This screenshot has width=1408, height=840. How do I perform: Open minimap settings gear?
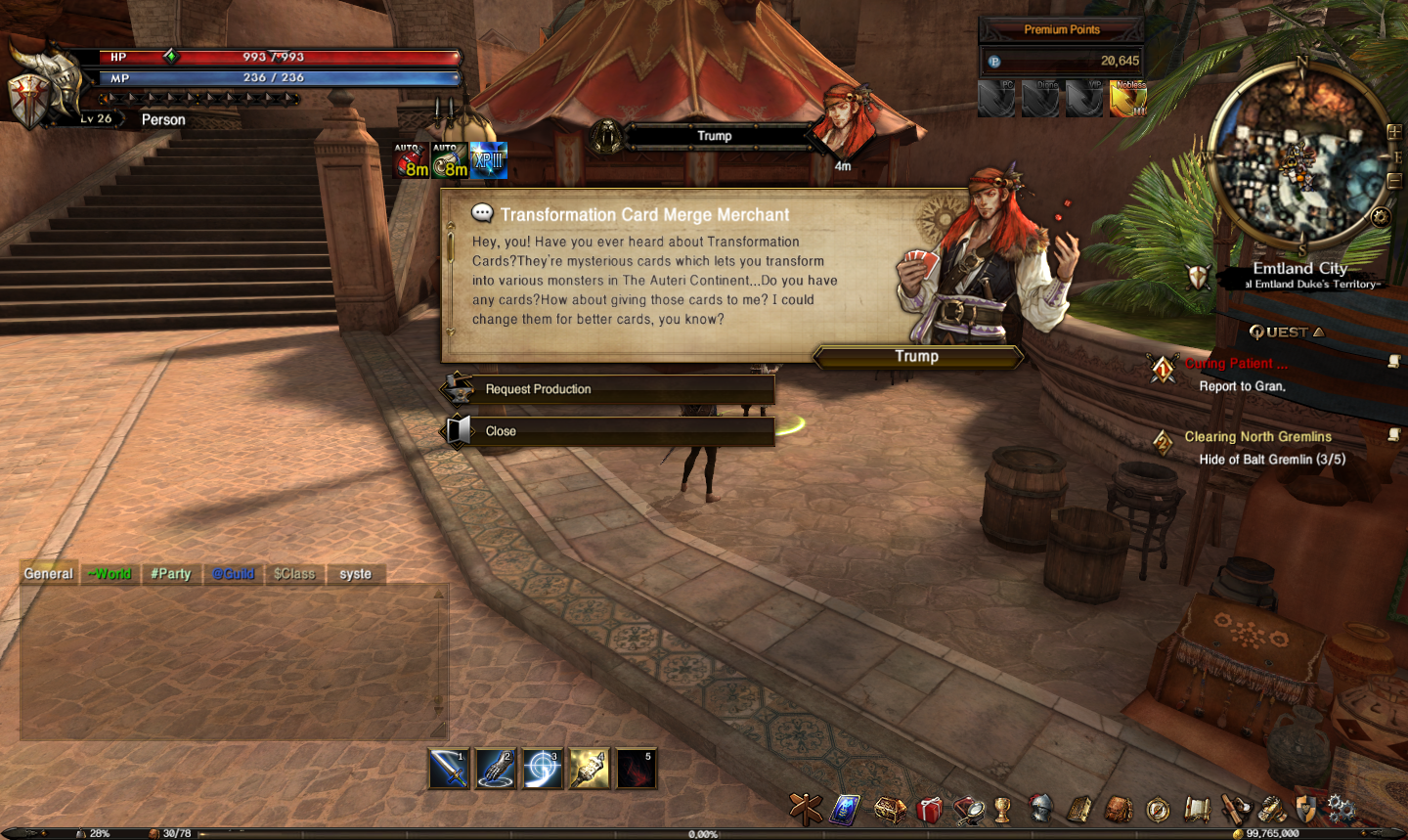click(1381, 217)
